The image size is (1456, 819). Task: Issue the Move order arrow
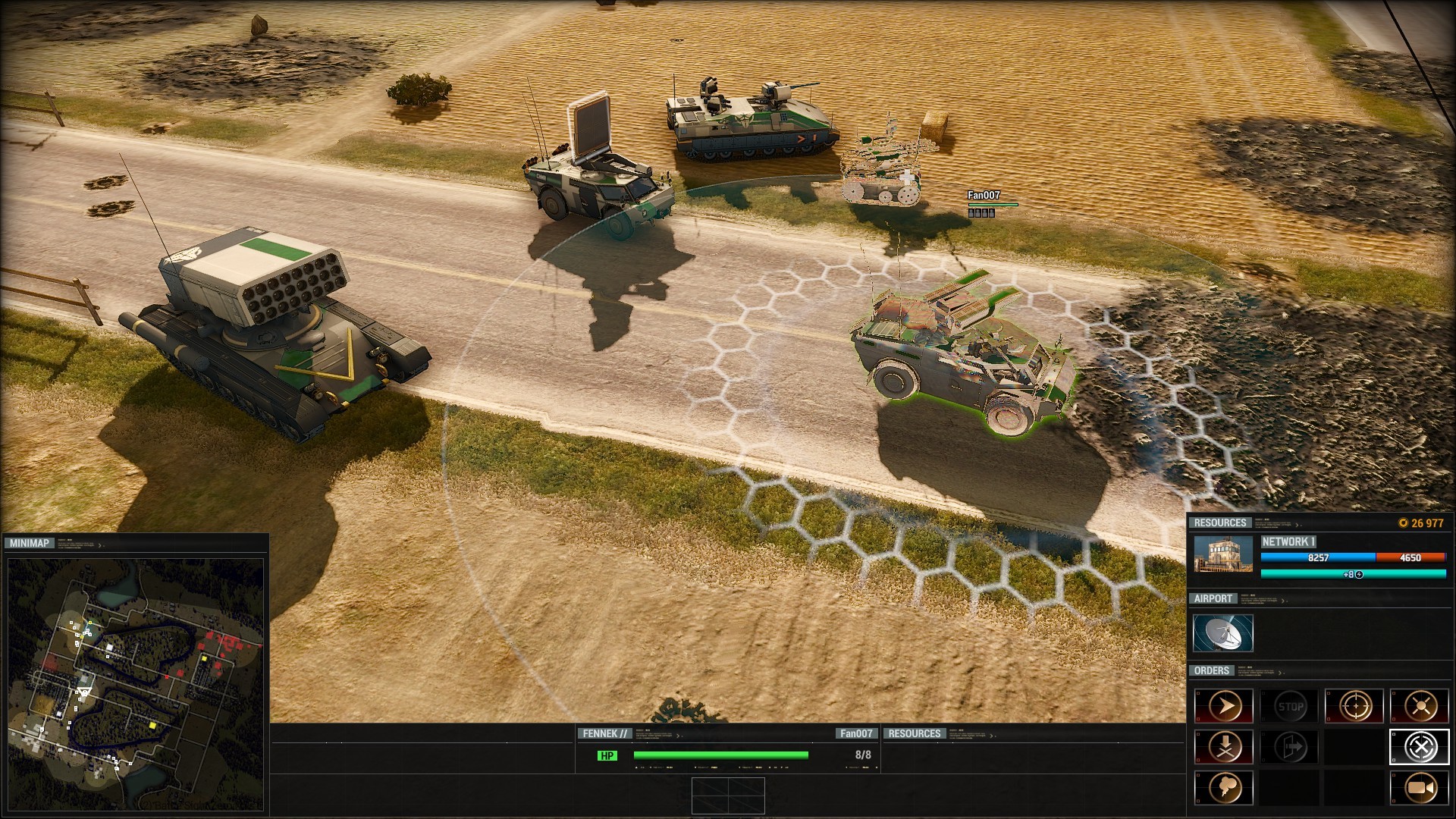point(1224,707)
